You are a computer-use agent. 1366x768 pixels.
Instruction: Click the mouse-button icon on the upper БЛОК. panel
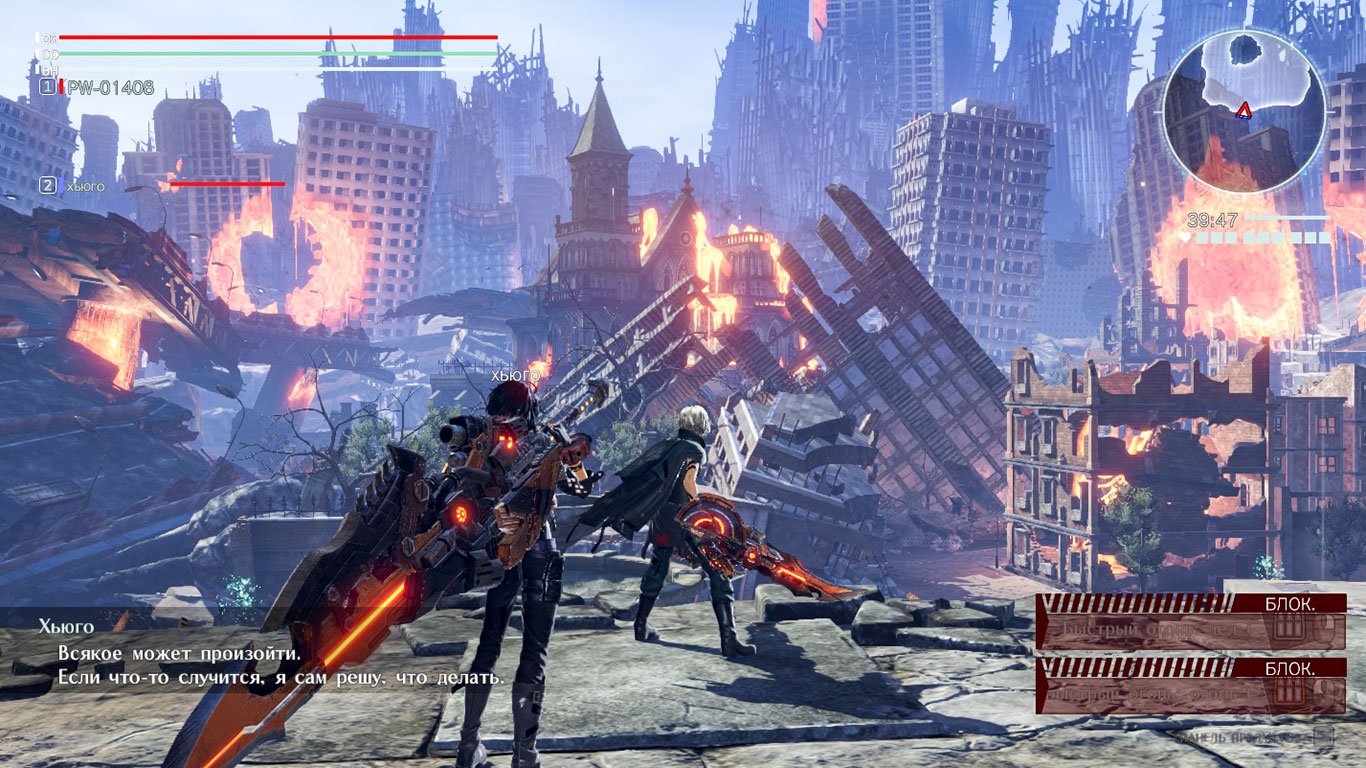pyautogui.click(x=1325, y=629)
